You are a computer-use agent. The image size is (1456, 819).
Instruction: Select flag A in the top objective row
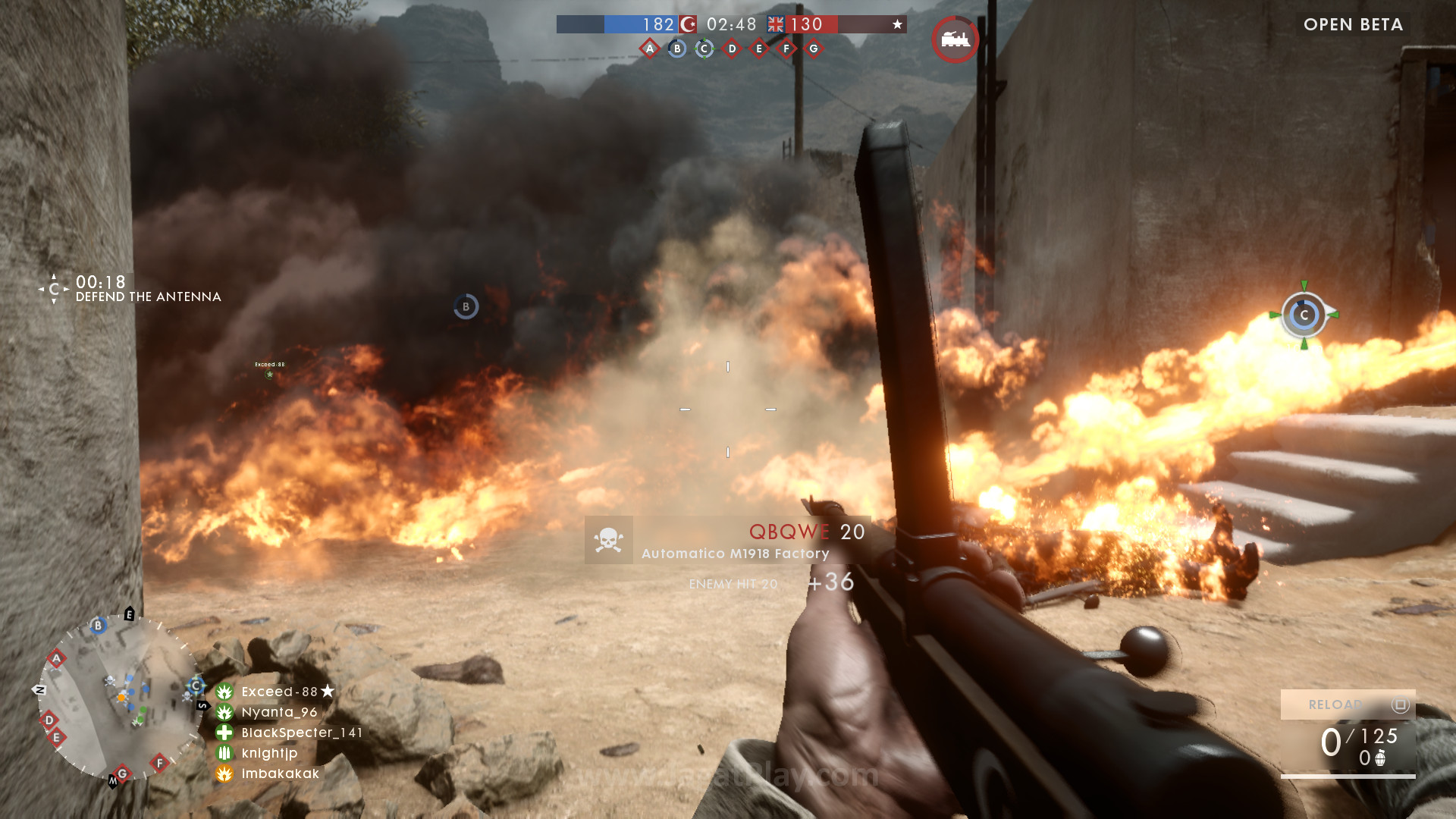(x=650, y=49)
